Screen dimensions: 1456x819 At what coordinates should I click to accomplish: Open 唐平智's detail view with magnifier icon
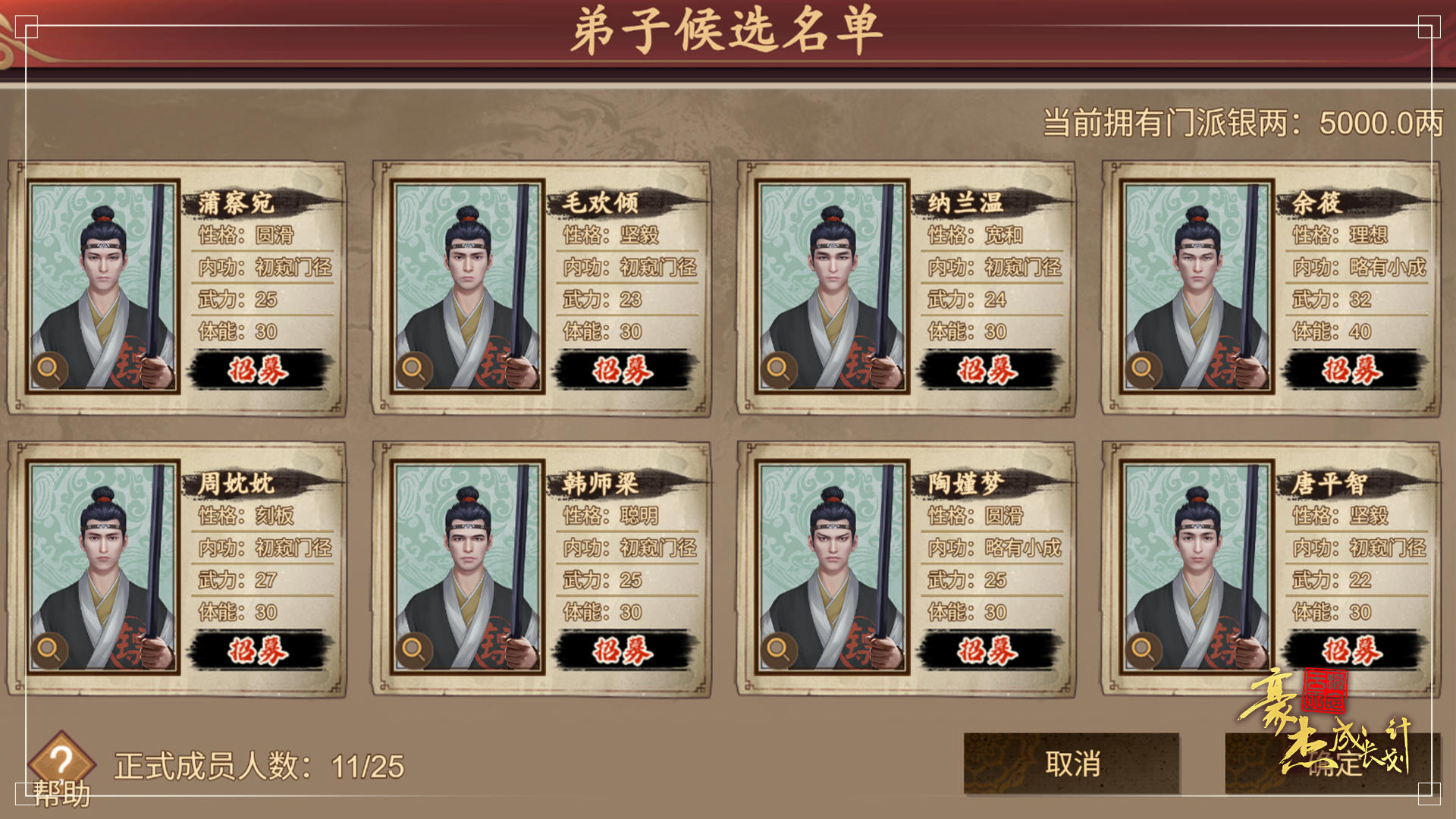1144,650
